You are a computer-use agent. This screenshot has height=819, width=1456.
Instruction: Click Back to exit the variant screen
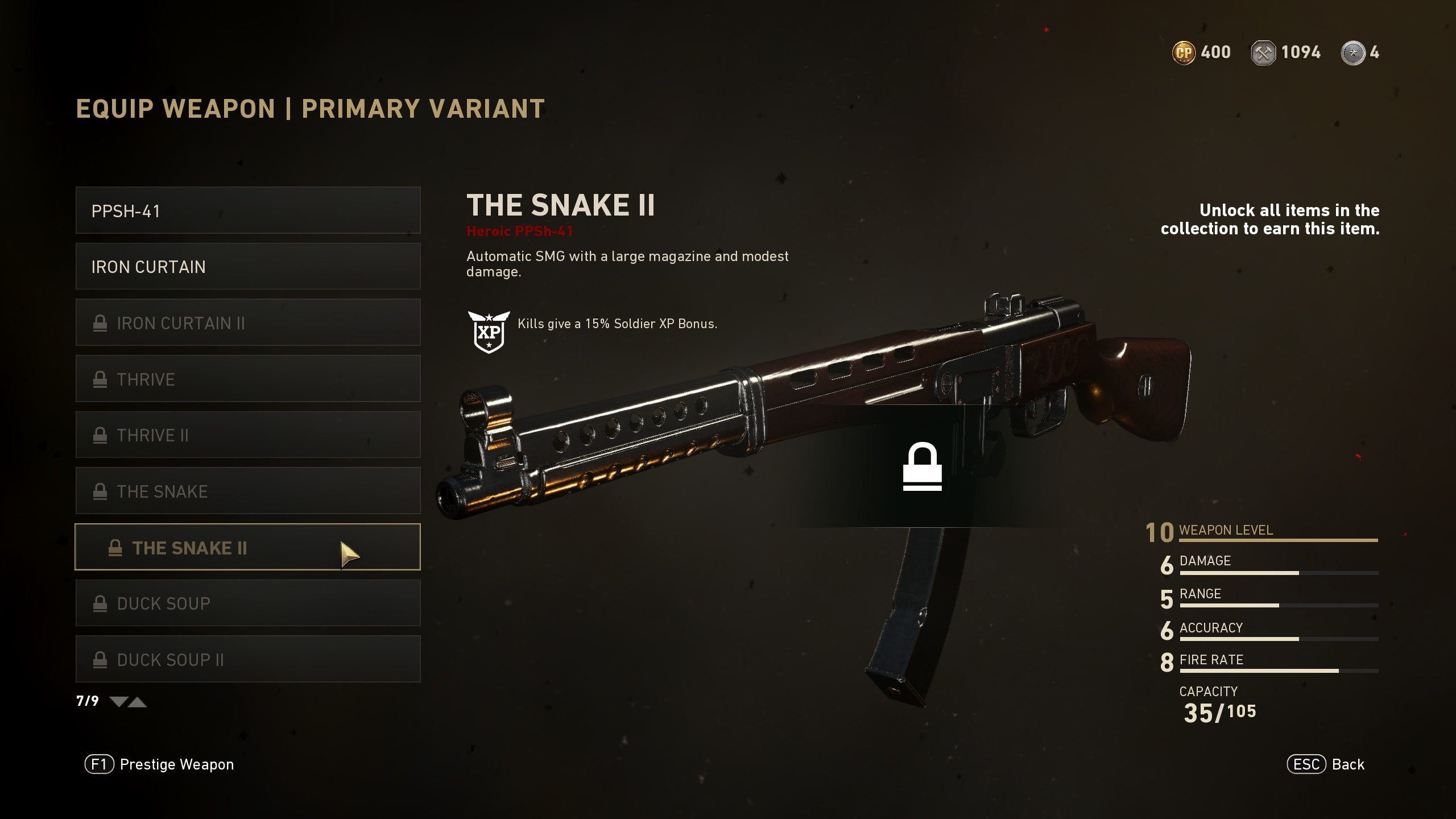click(x=1324, y=764)
